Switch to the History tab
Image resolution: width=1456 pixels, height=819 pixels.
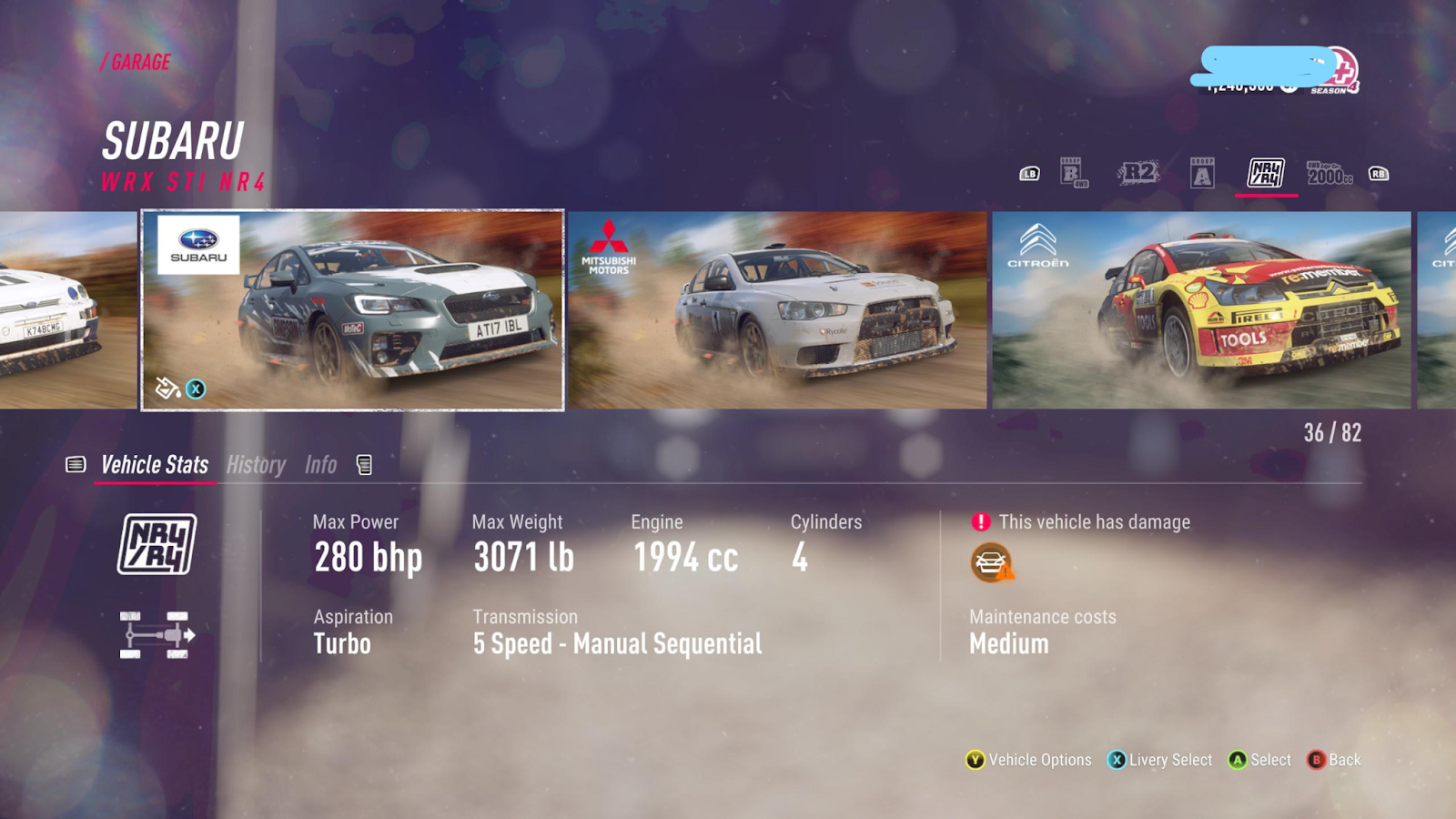256,465
